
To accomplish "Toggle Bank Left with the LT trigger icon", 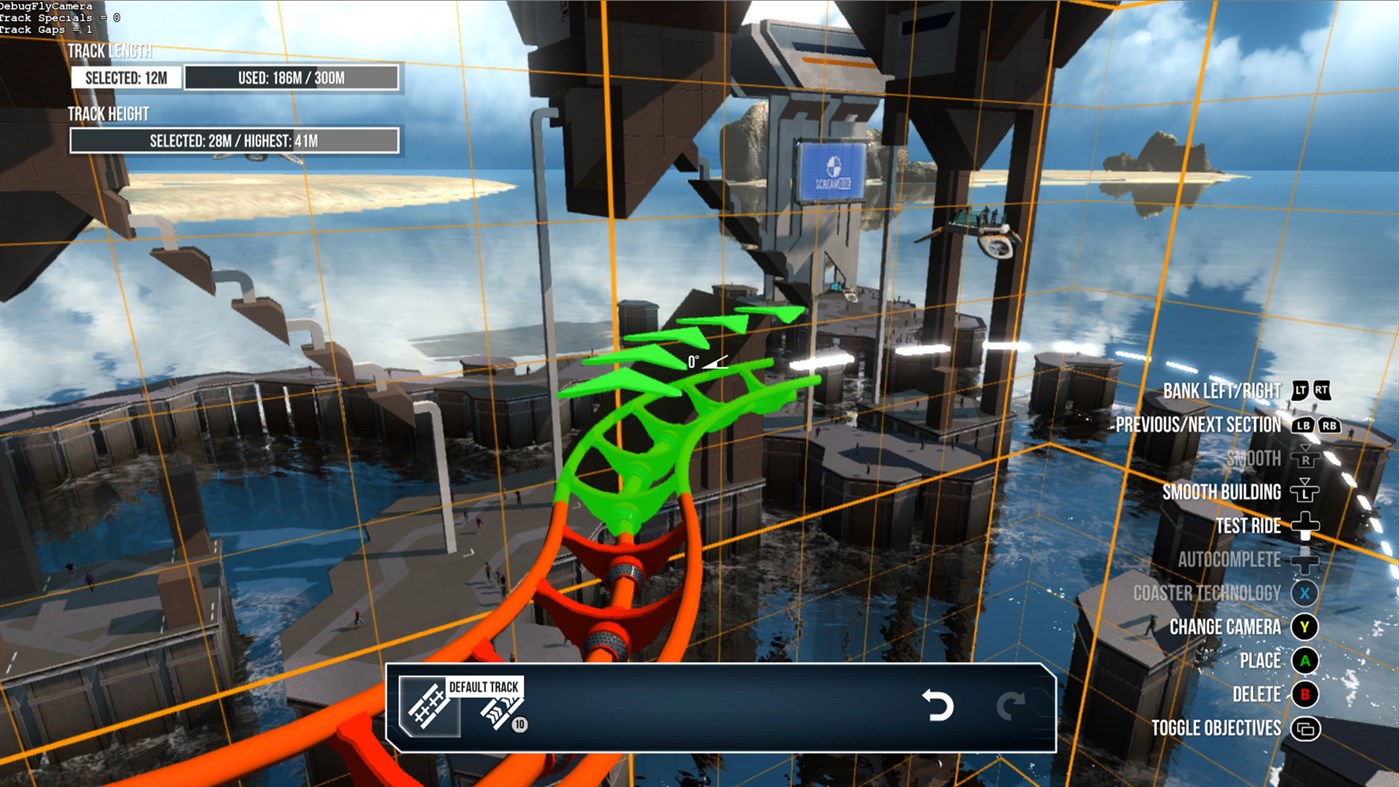I will click(x=1300, y=390).
